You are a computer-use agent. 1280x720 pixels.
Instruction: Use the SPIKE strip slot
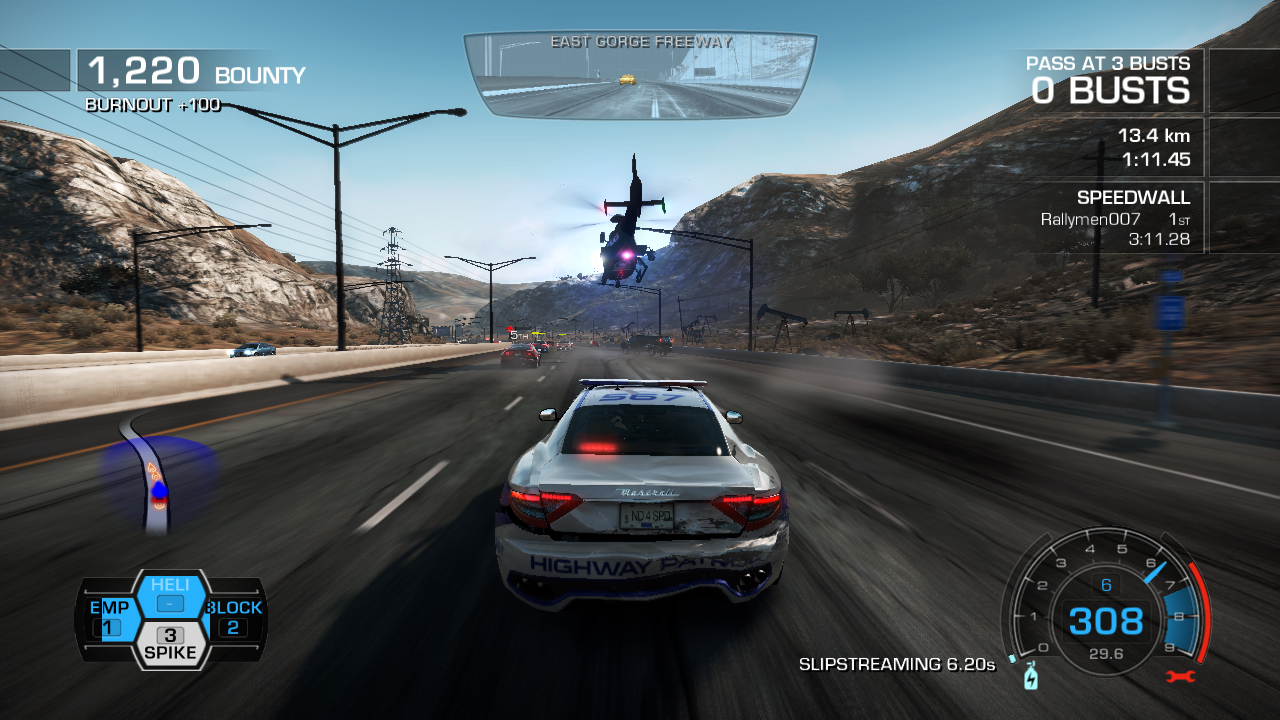(170, 645)
